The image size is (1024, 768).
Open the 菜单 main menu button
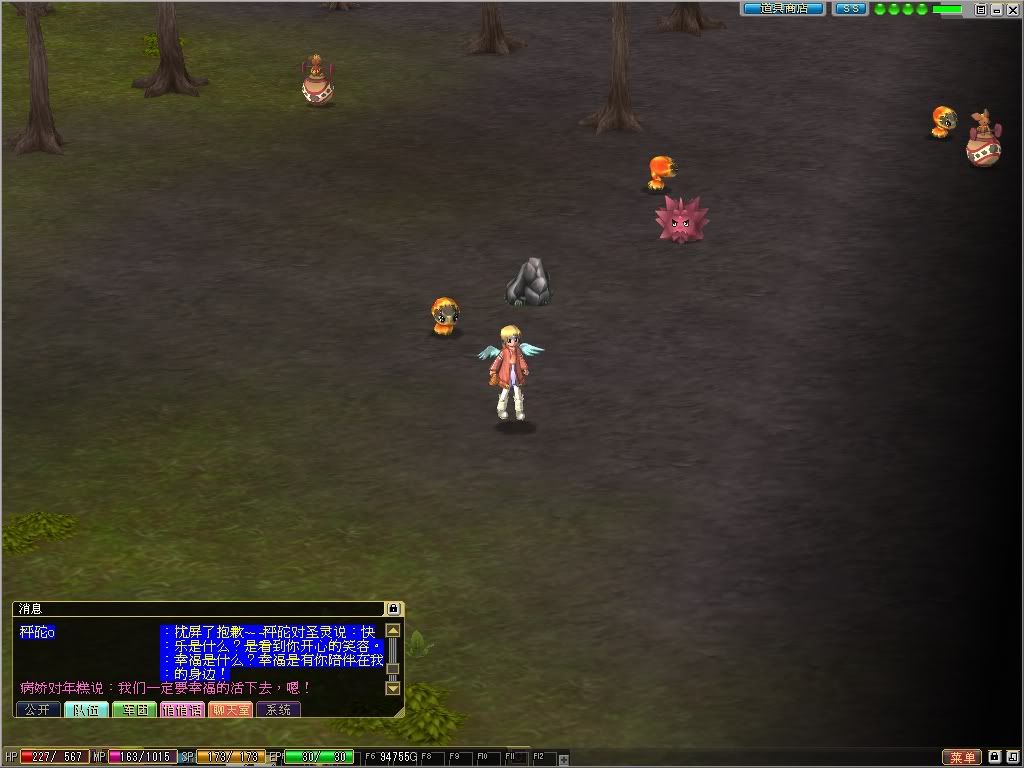963,758
